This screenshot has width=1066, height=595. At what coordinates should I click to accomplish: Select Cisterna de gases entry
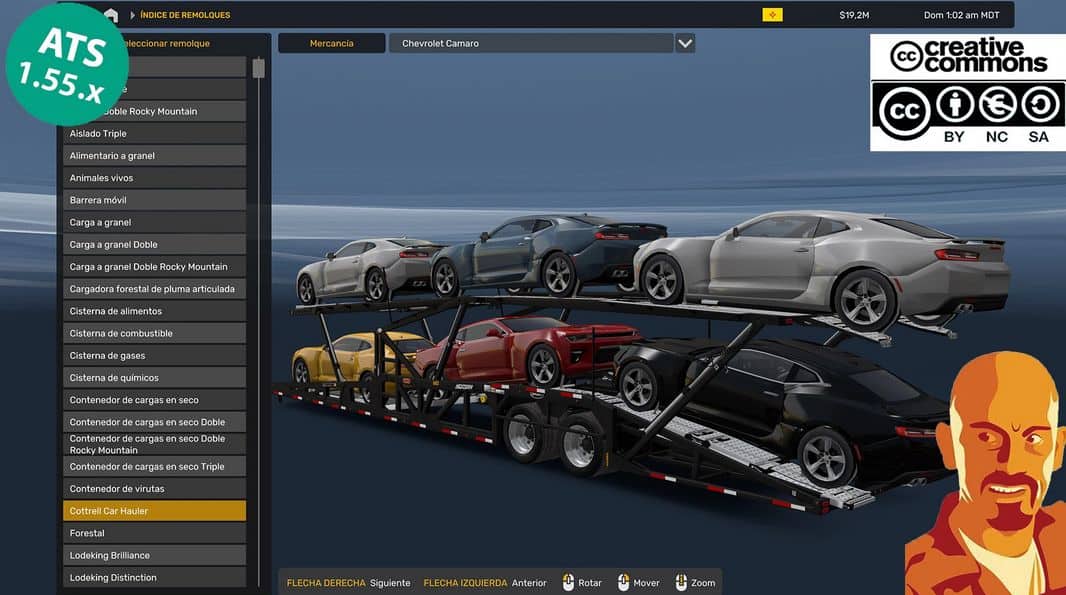154,355
